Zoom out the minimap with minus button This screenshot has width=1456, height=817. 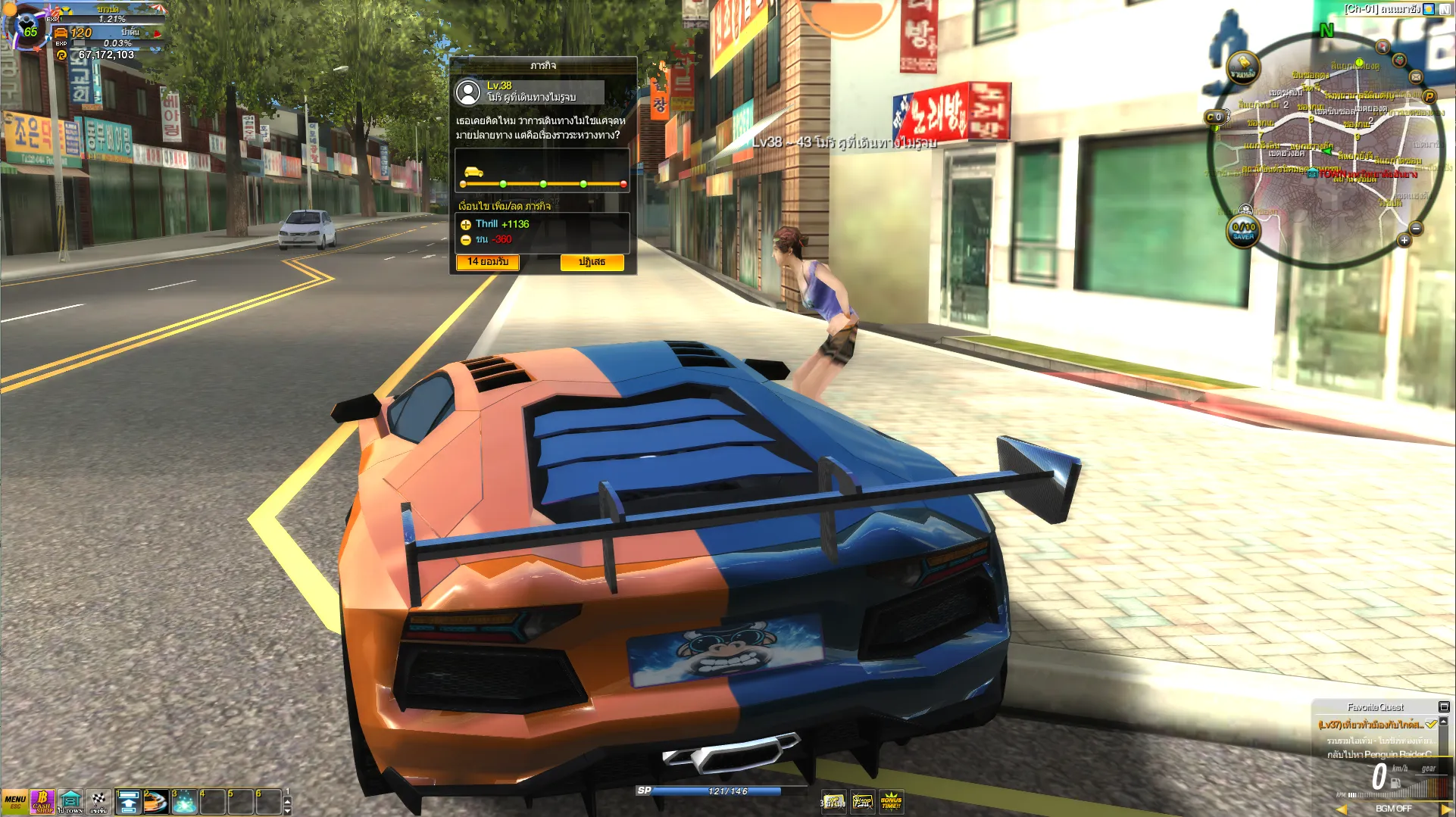point(1416,229)
